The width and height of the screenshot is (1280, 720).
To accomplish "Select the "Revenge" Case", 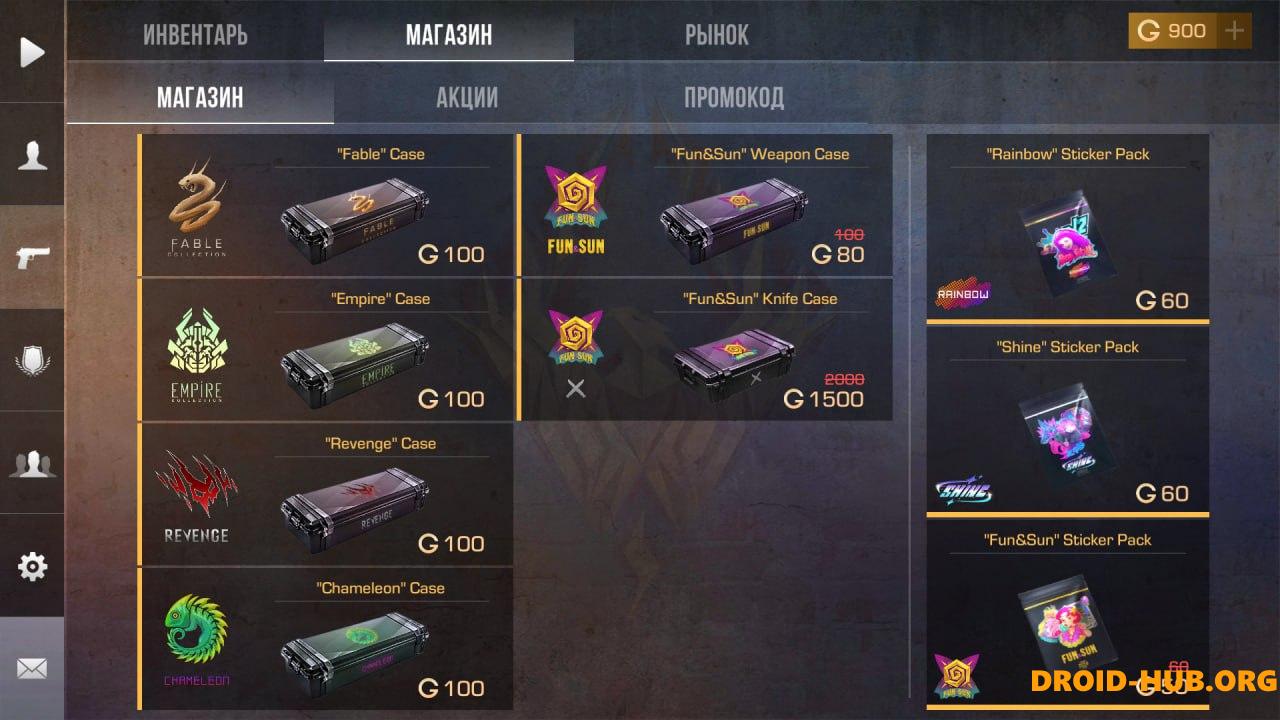I will (x=326, y=495).
